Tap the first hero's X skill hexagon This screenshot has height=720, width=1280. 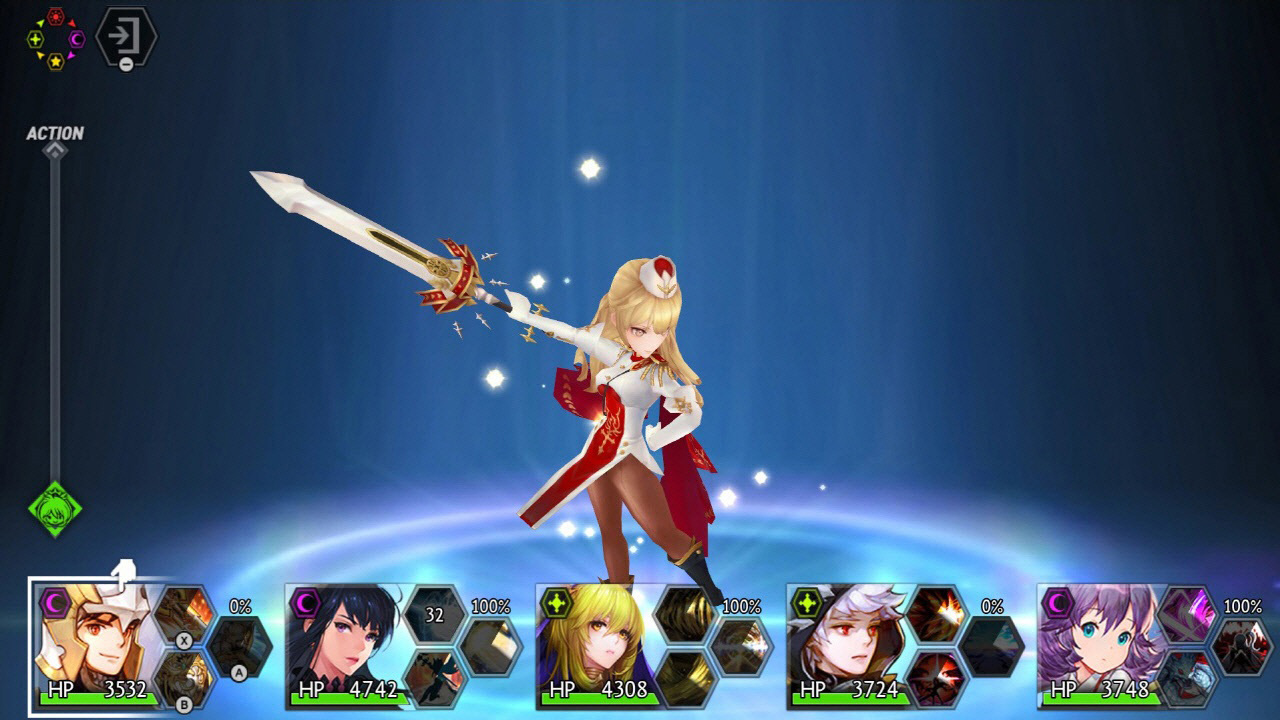click(x=183, y=615)
